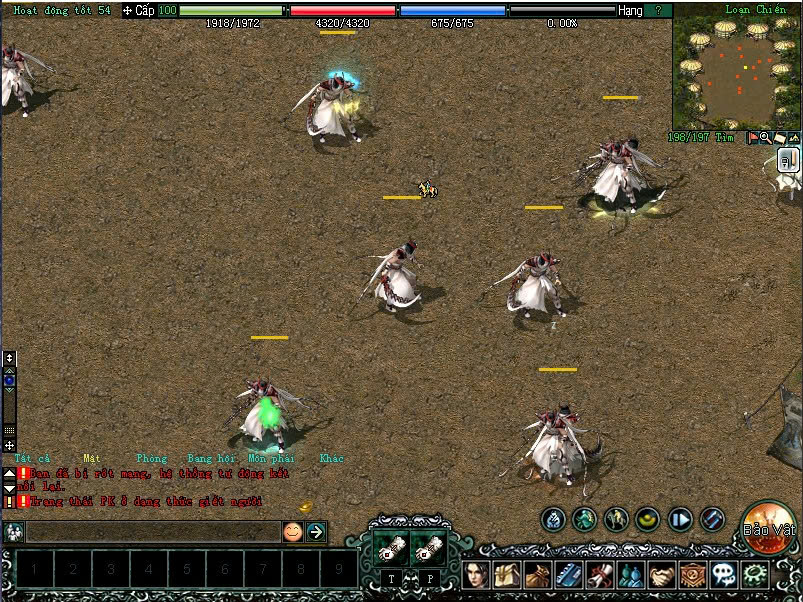This screenshot has height=602, width=803.
Task: Focus the chat message input field
Action: pyautogui.click(x=150, y=532)
